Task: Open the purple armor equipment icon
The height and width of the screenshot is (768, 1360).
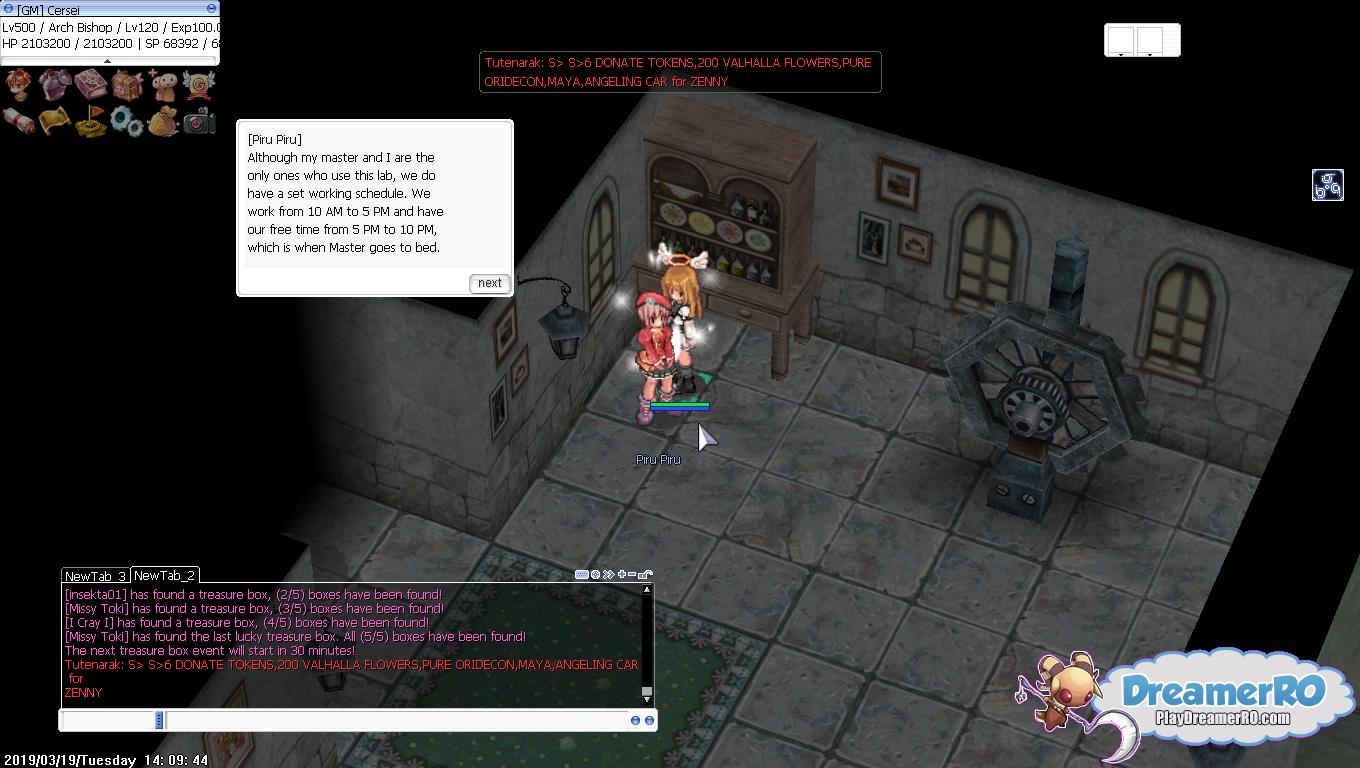Action: (x=54, y=85)
